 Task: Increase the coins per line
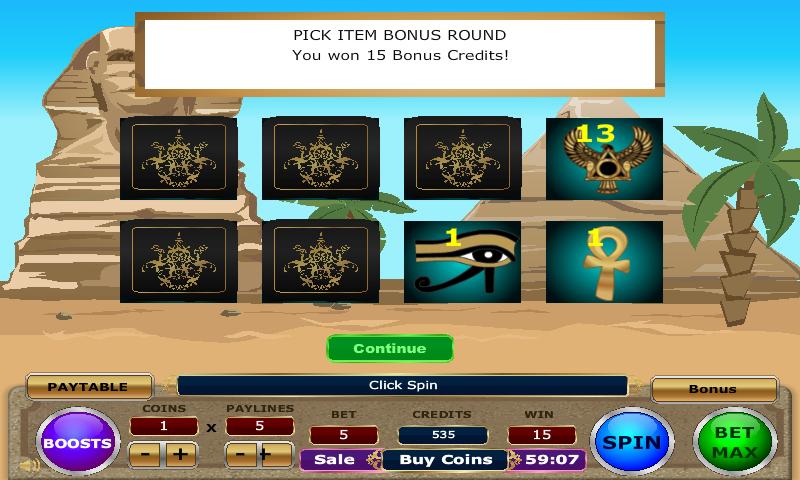pyautogui.click(x=180, y=455)
